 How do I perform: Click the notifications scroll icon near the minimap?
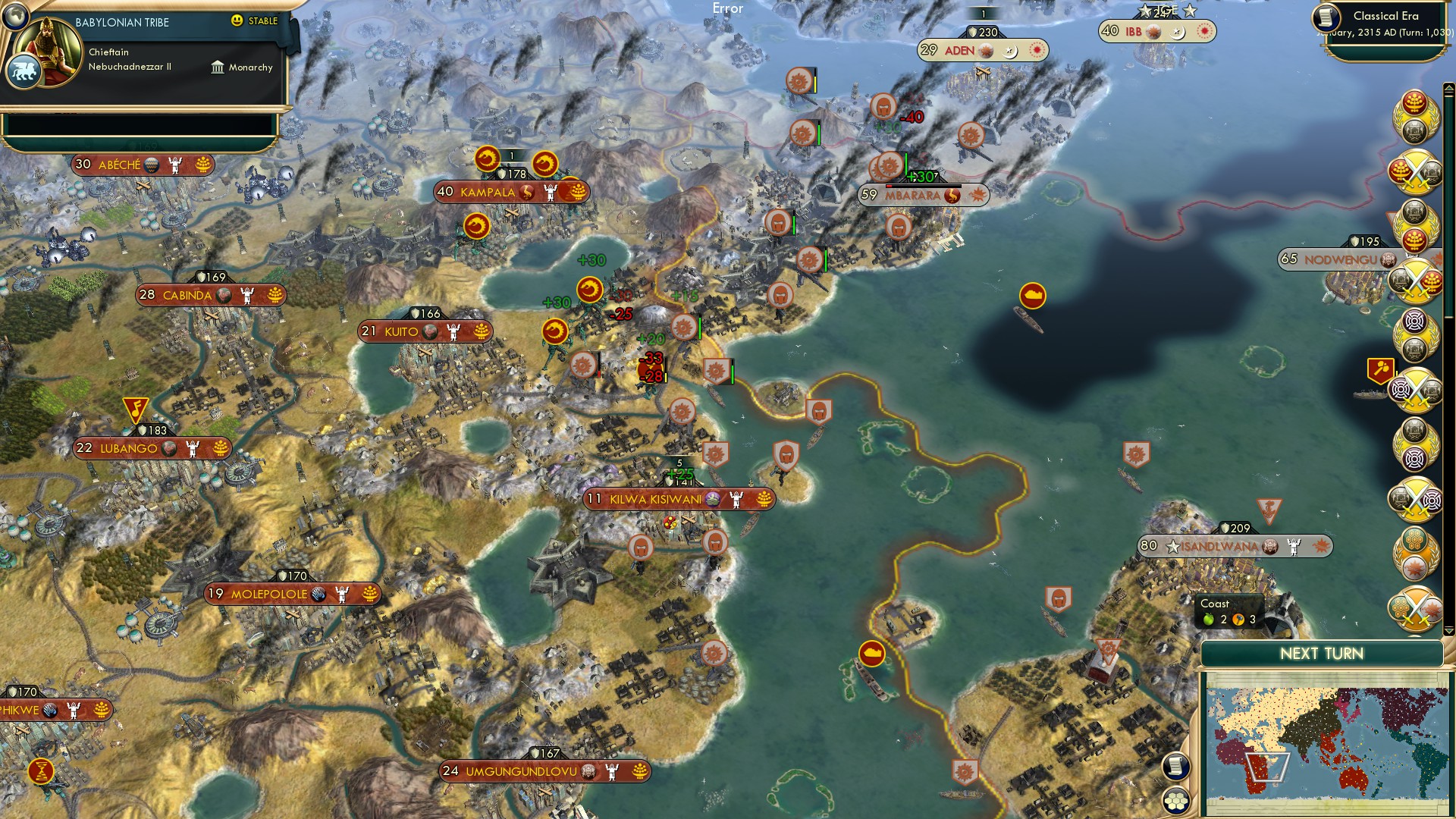click(1176, 767)
